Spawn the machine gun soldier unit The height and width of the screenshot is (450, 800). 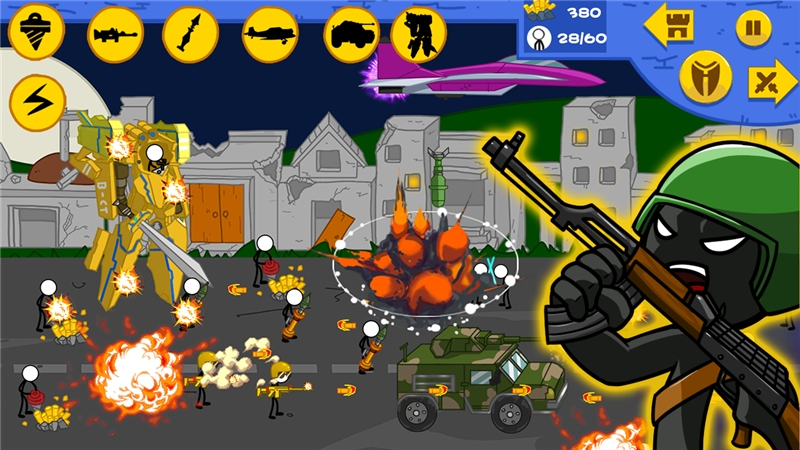pos(115,34)
